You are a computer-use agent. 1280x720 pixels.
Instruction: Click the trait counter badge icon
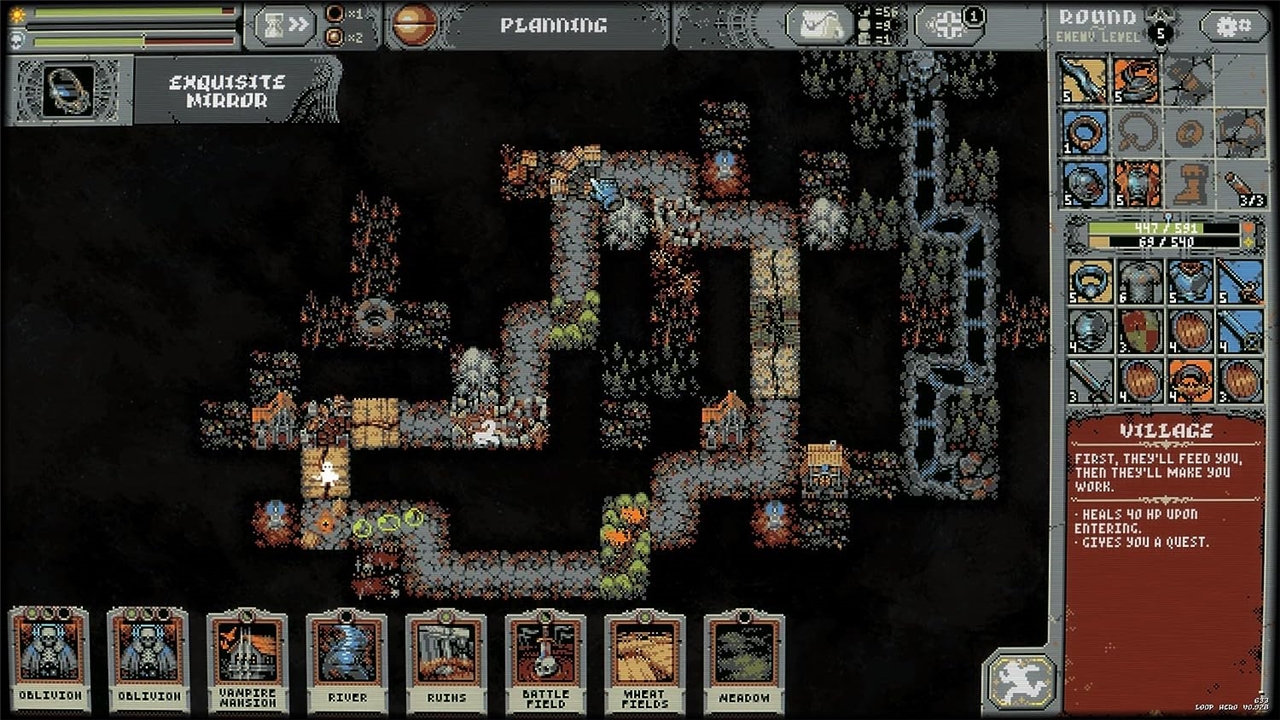tap(949, 24)
